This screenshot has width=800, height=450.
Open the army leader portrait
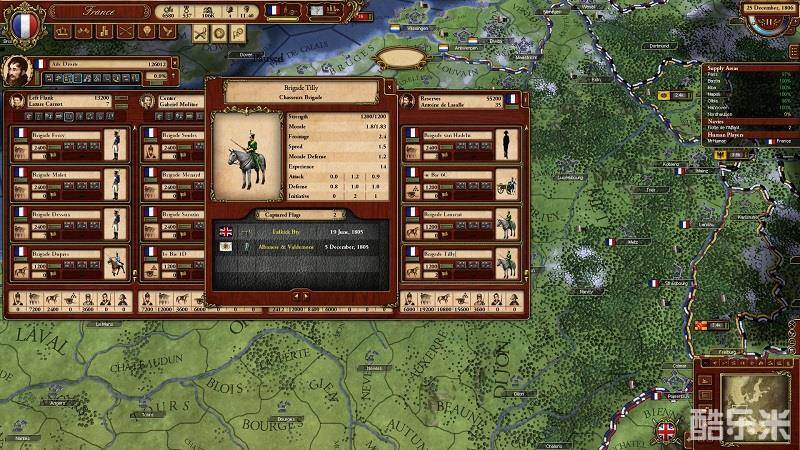pos(16,72)
